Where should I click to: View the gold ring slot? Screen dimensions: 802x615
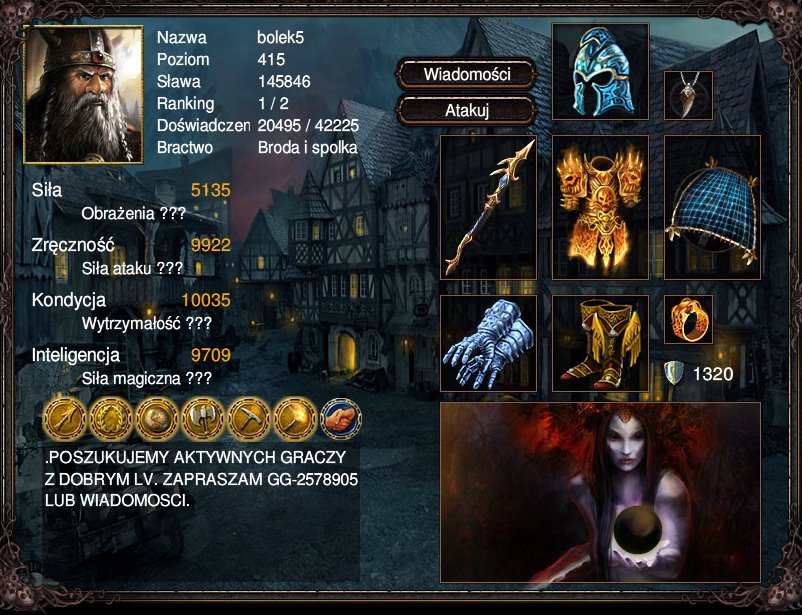pyautogui.click(x=688, y=320)
